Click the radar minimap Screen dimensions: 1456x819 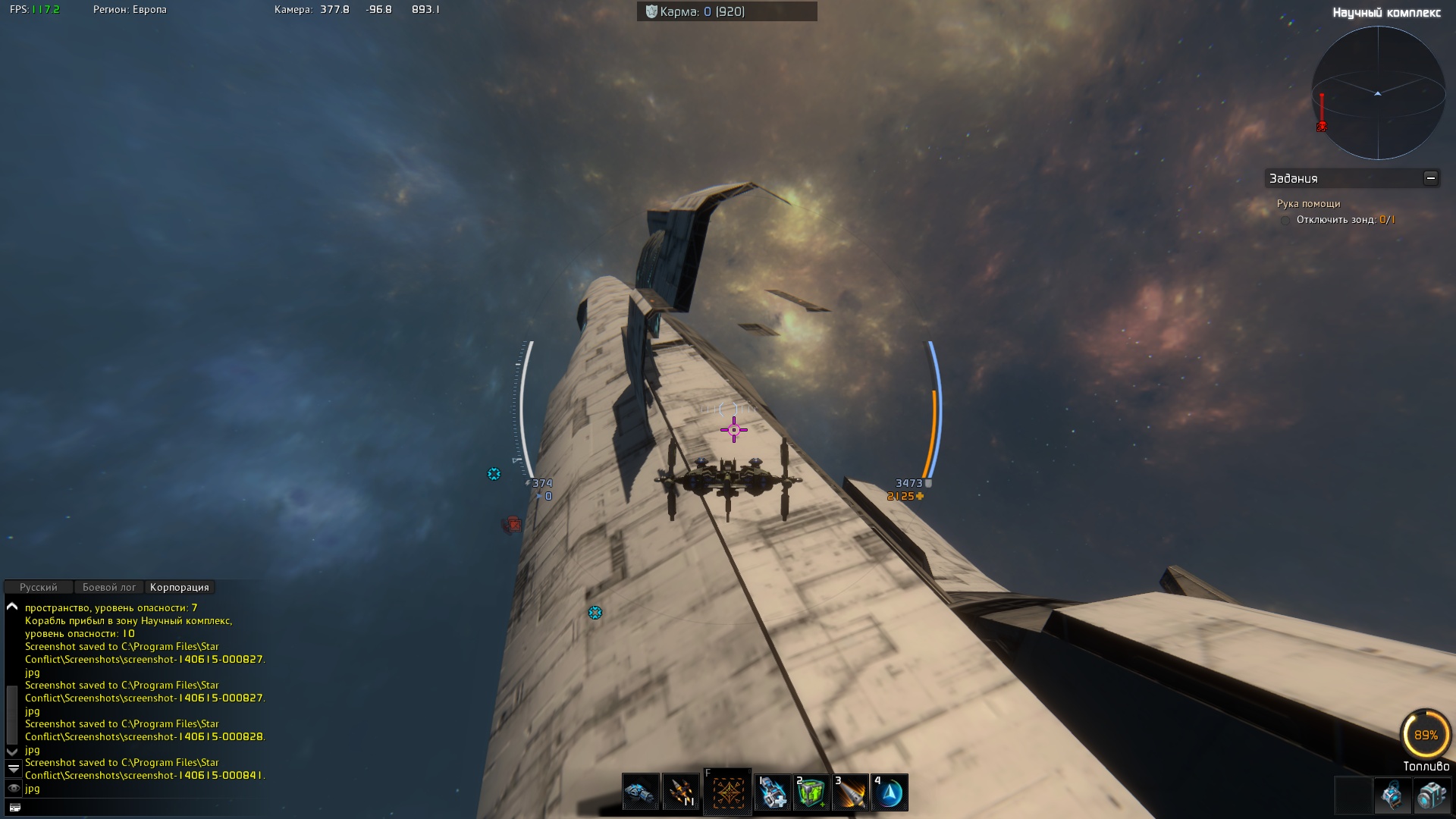(1377, 93)
